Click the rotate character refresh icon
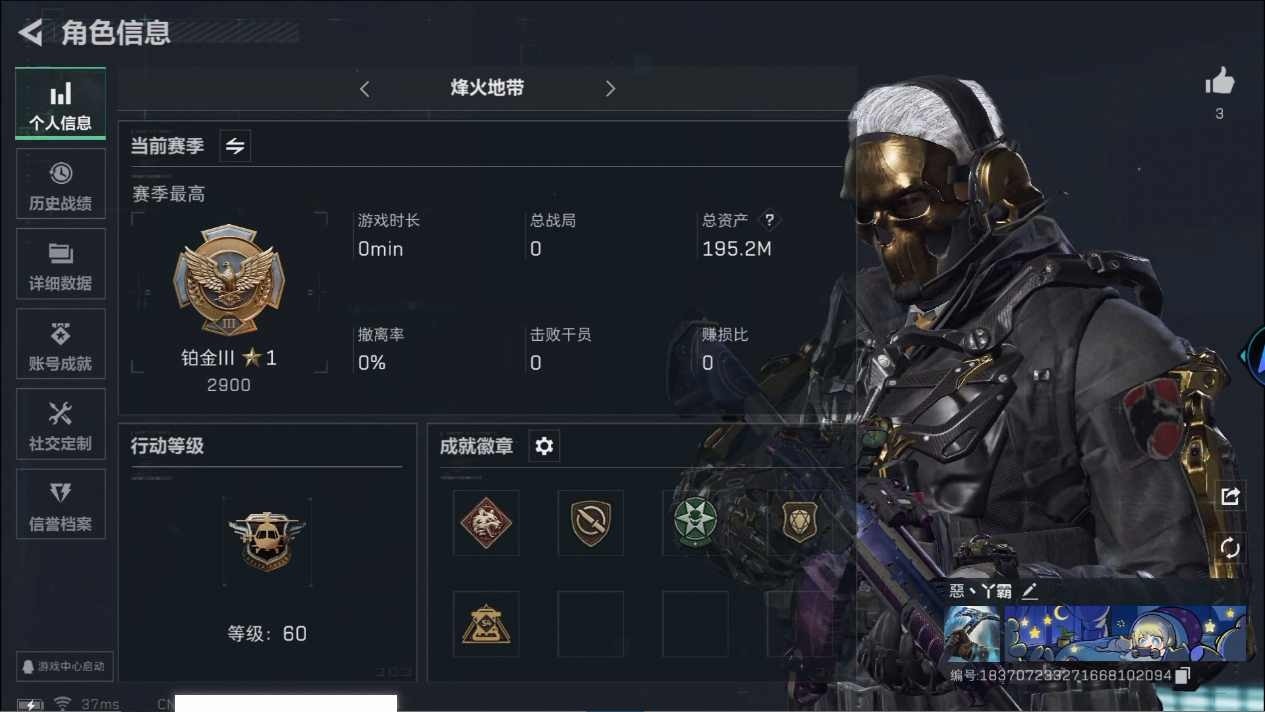 click(1230, 548)
